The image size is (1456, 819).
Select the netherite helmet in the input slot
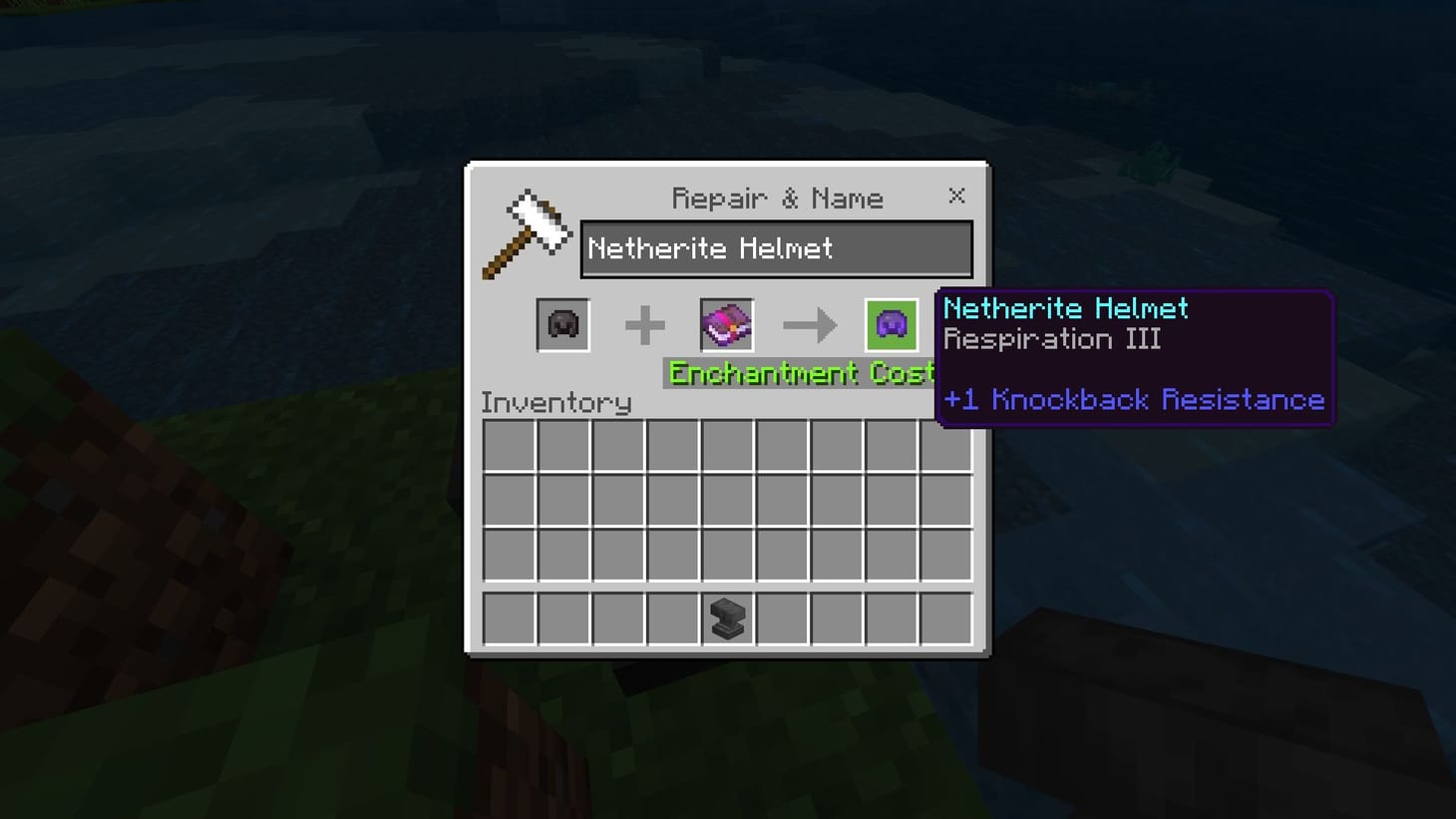[561, 324]
